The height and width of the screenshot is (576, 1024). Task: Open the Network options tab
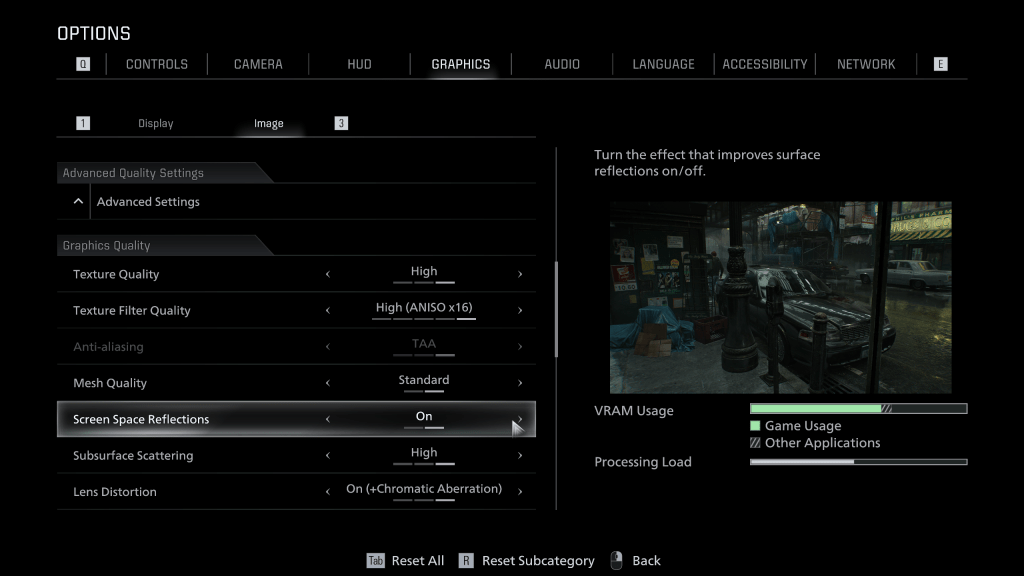pos(866,64)
